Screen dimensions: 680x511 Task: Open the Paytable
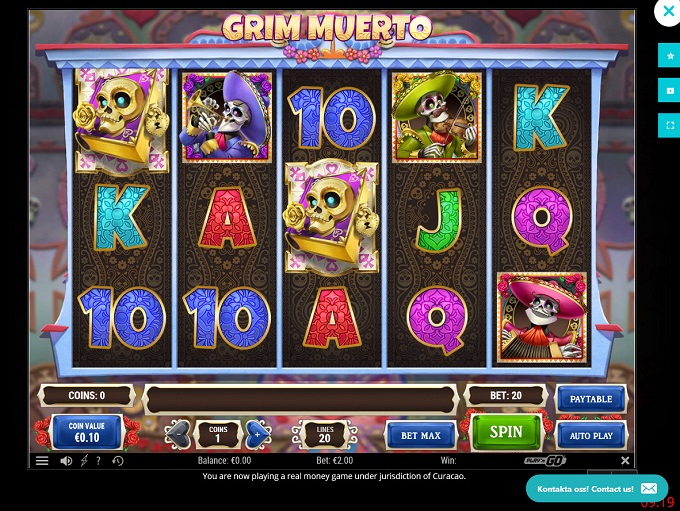(590, 399)
